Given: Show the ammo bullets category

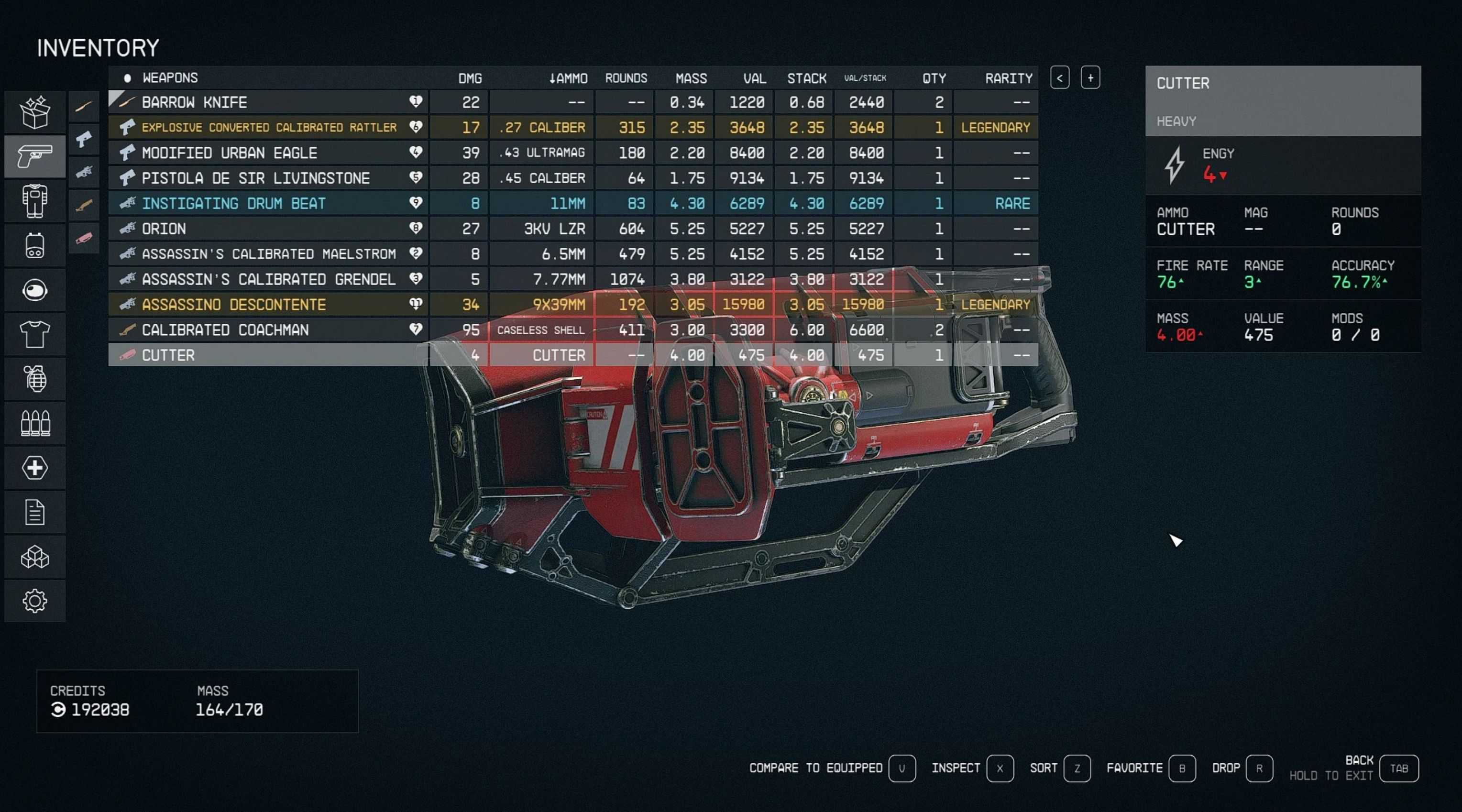Looking at the screenshot, I should click(x=34, y=423).
